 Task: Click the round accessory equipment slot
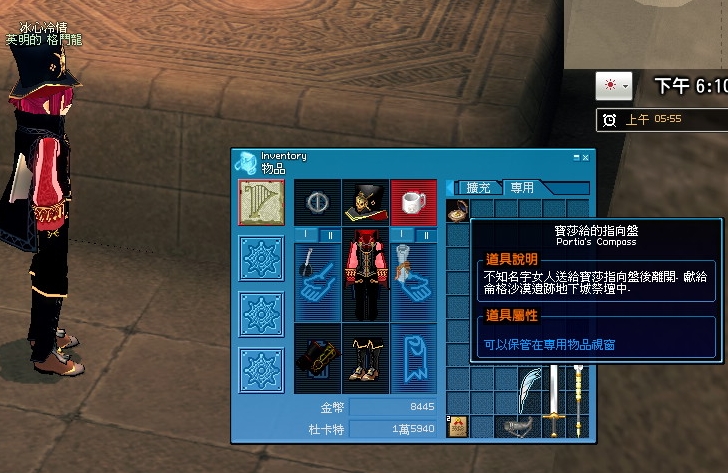(x=316, y=202)
